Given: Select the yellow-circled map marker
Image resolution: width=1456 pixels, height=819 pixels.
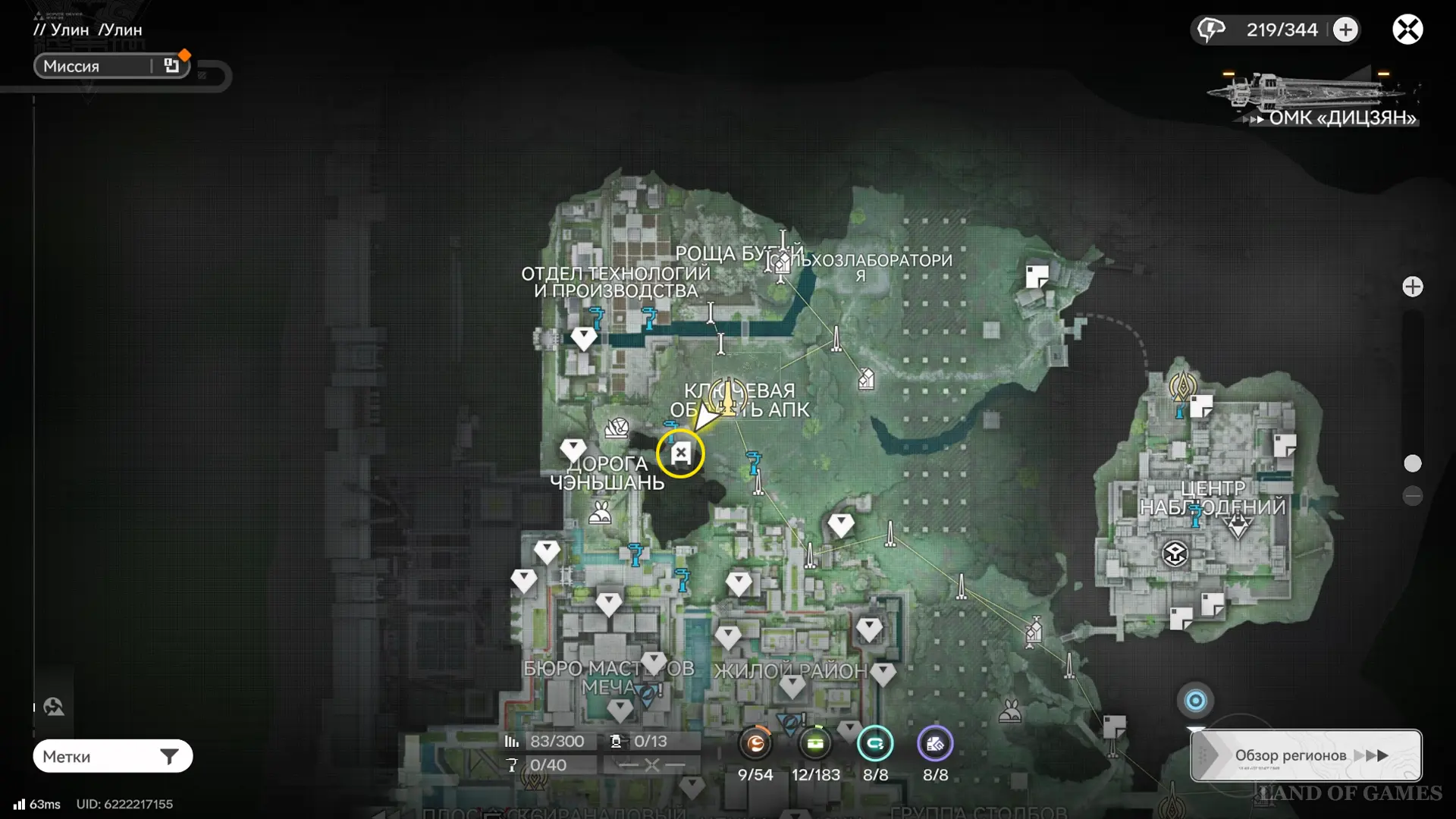Looking at the screenshot, I should 680,454.
